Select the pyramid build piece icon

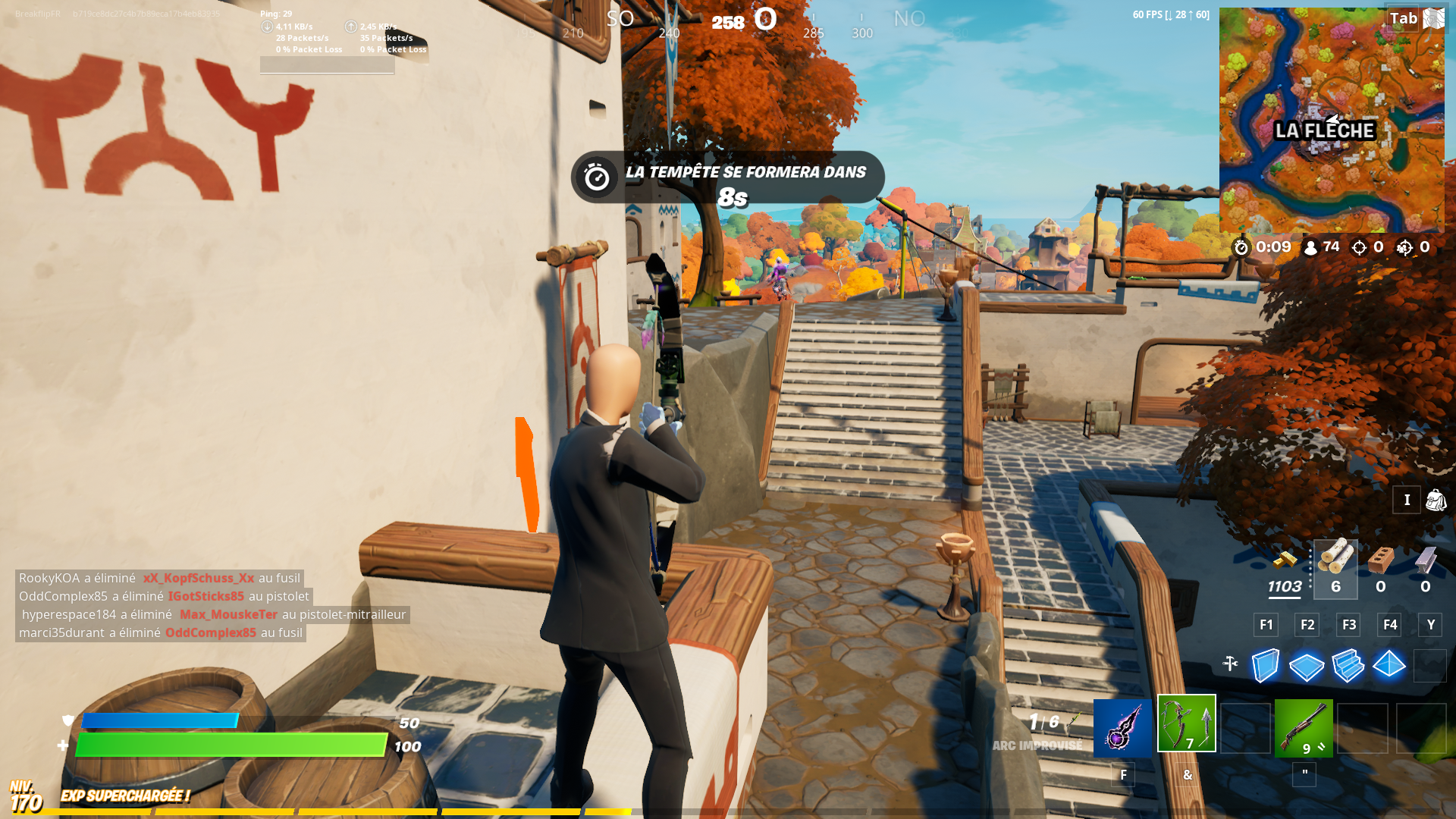pos(1390,666)
